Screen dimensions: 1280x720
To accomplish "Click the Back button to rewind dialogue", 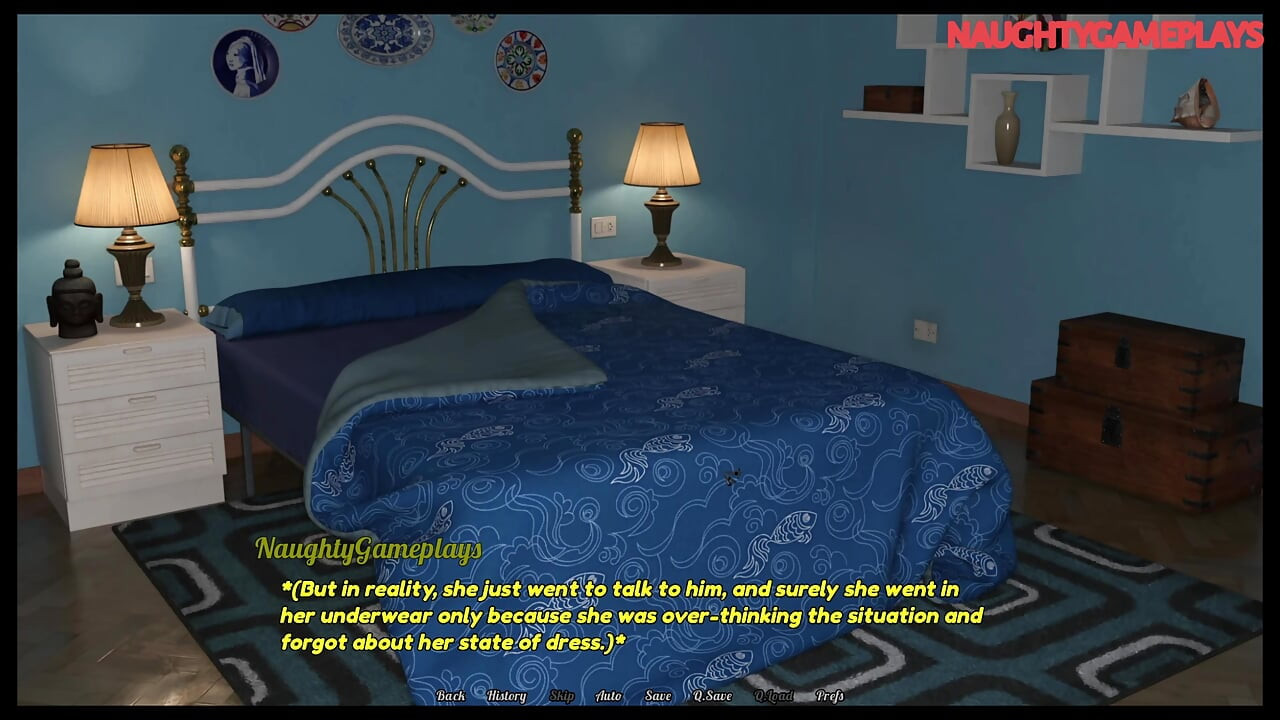I will 450,696.
